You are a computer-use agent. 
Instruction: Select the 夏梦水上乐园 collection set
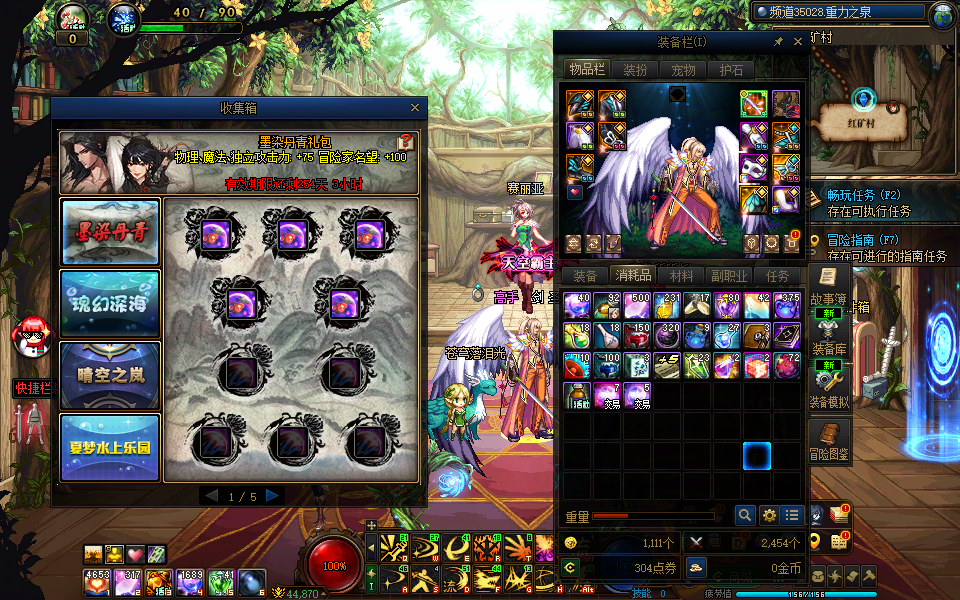[x=110, y=447]
